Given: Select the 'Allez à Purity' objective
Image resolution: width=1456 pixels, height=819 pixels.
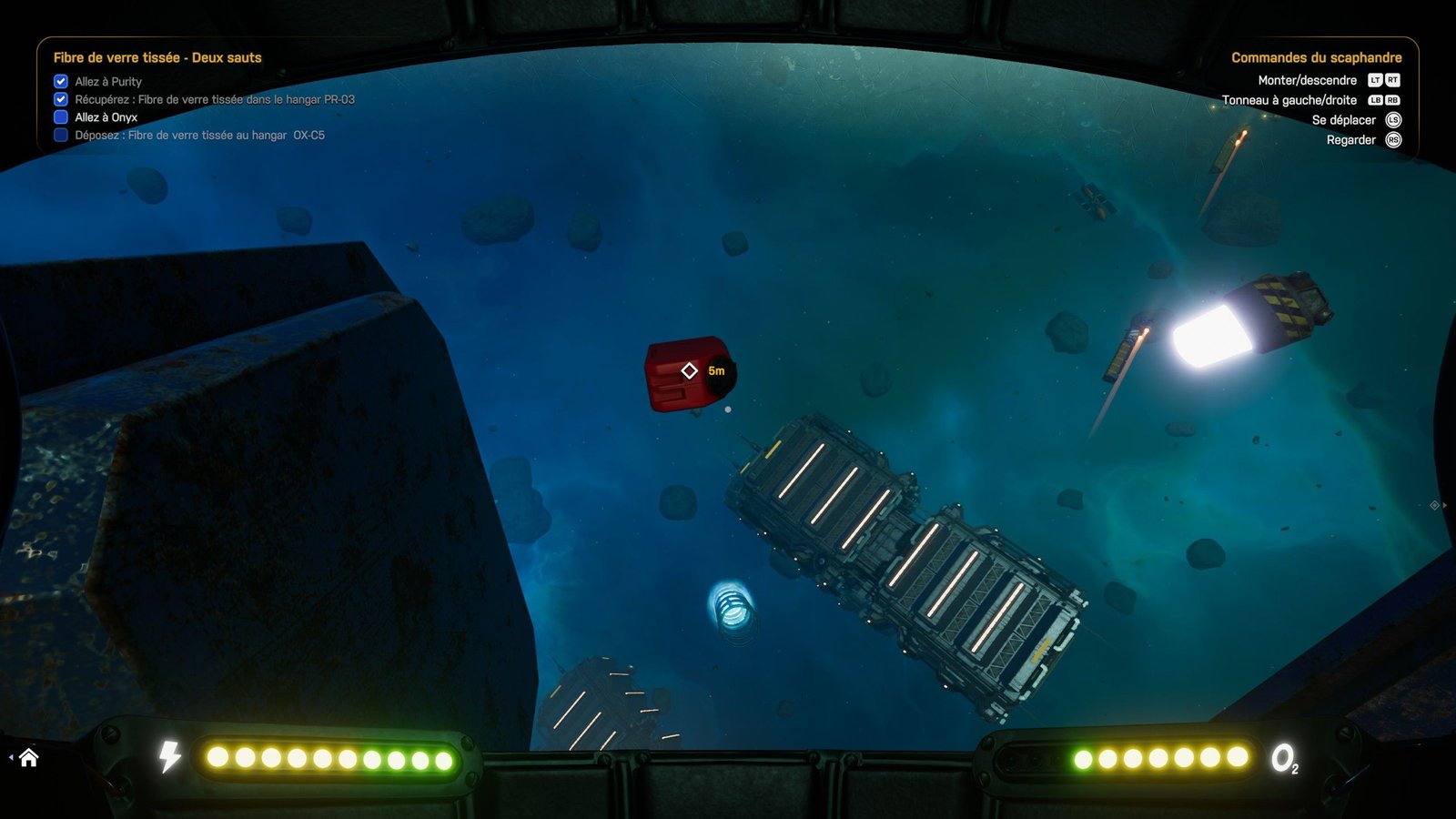Looking at the screenshot, I should (x=108, y=81).
